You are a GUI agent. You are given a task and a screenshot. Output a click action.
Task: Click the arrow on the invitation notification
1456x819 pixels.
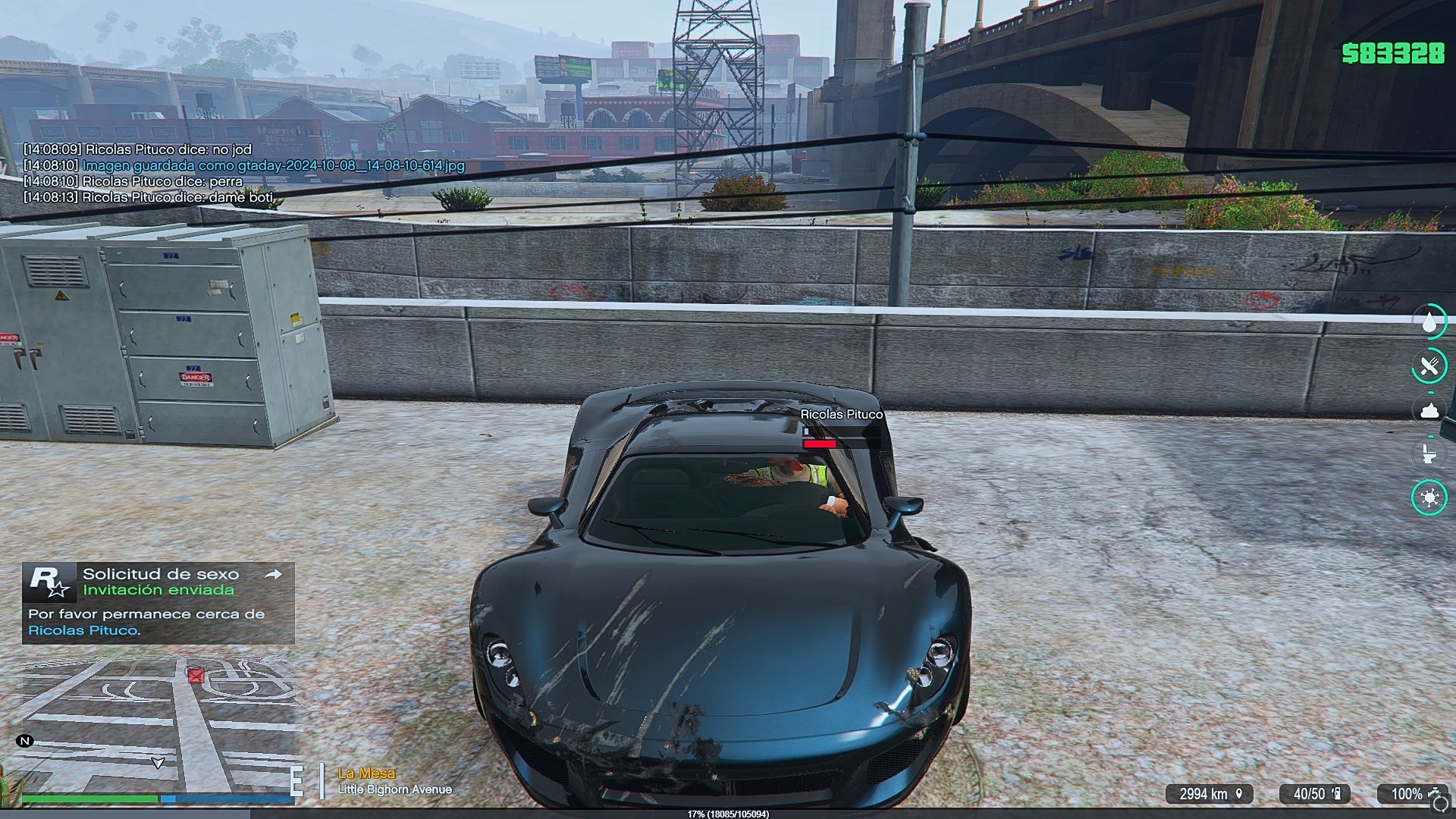274,575
